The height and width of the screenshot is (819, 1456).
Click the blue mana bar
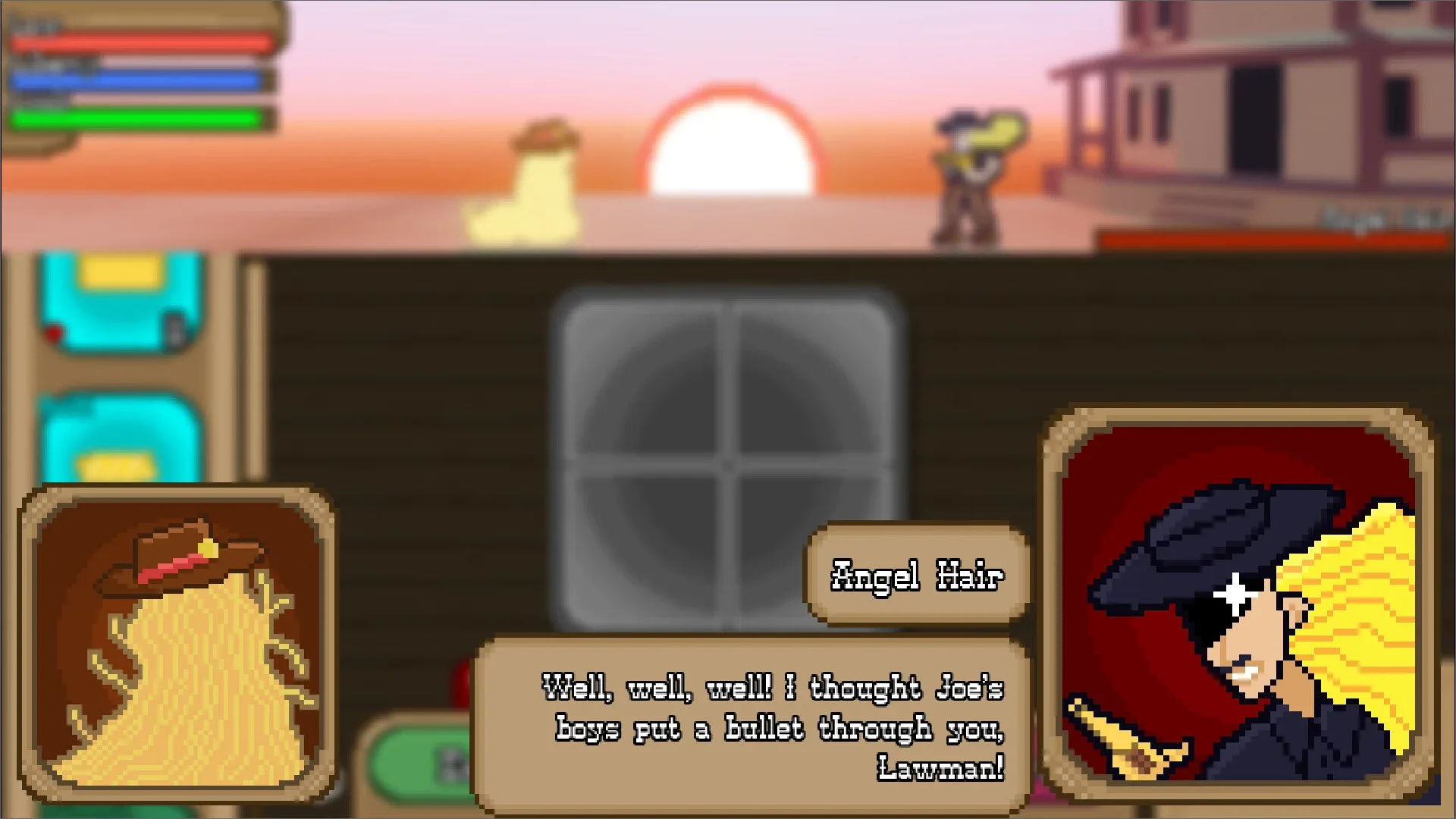coord(136,80)
